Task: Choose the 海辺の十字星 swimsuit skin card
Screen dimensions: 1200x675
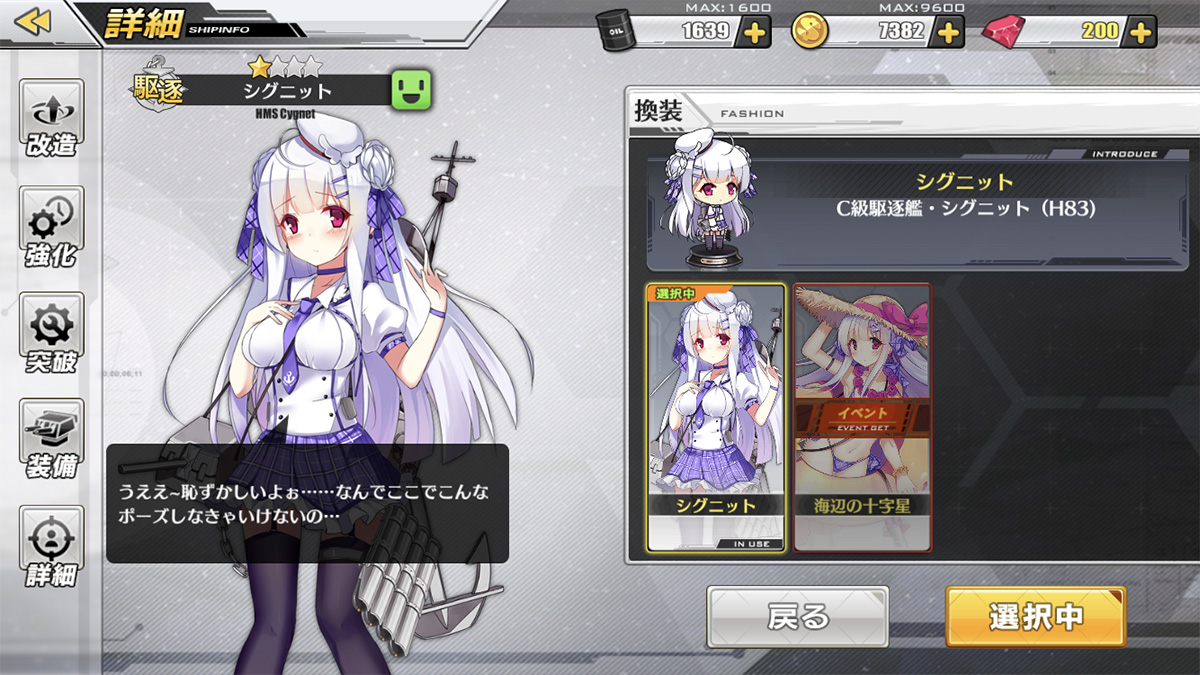Action: pyautogui.click(x=862, y=416)
